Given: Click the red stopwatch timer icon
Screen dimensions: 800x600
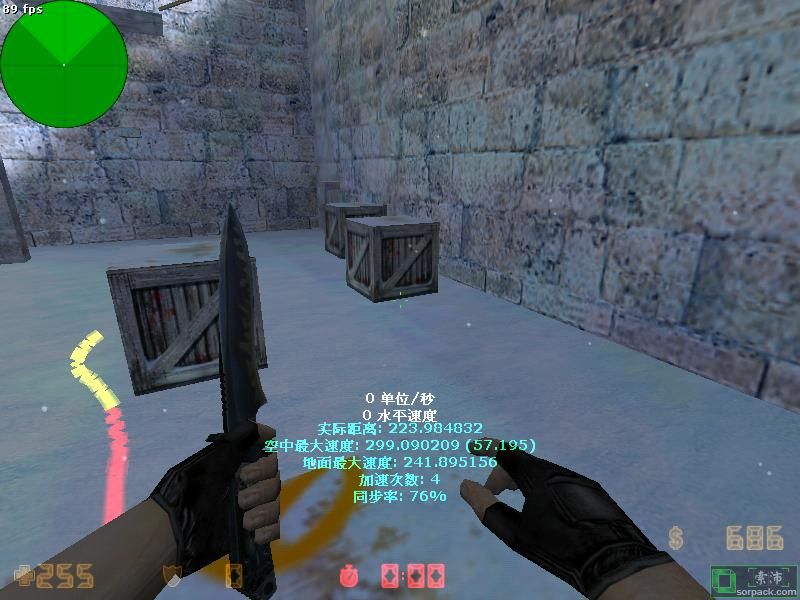Looking at the screenshot, I should tap(348, 576).
